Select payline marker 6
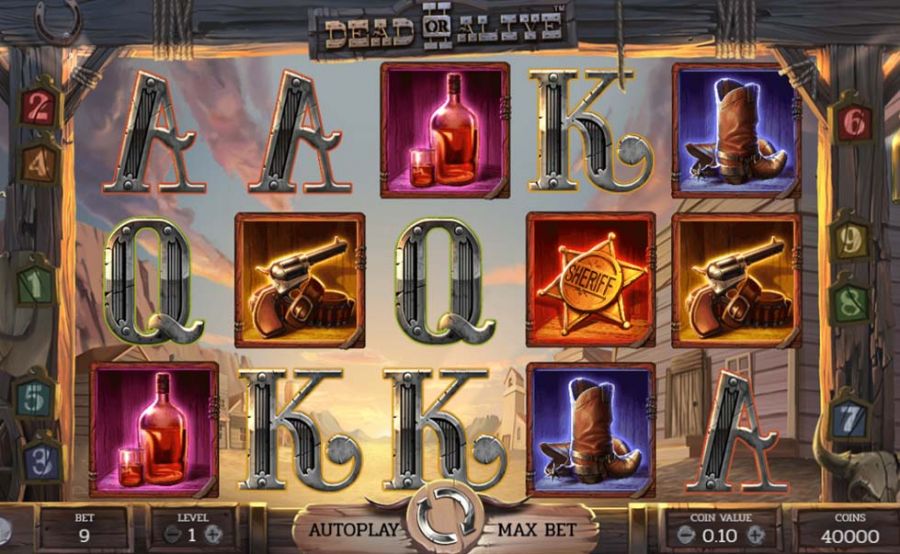This screenshot has height=554, width=900. point(853,122)
